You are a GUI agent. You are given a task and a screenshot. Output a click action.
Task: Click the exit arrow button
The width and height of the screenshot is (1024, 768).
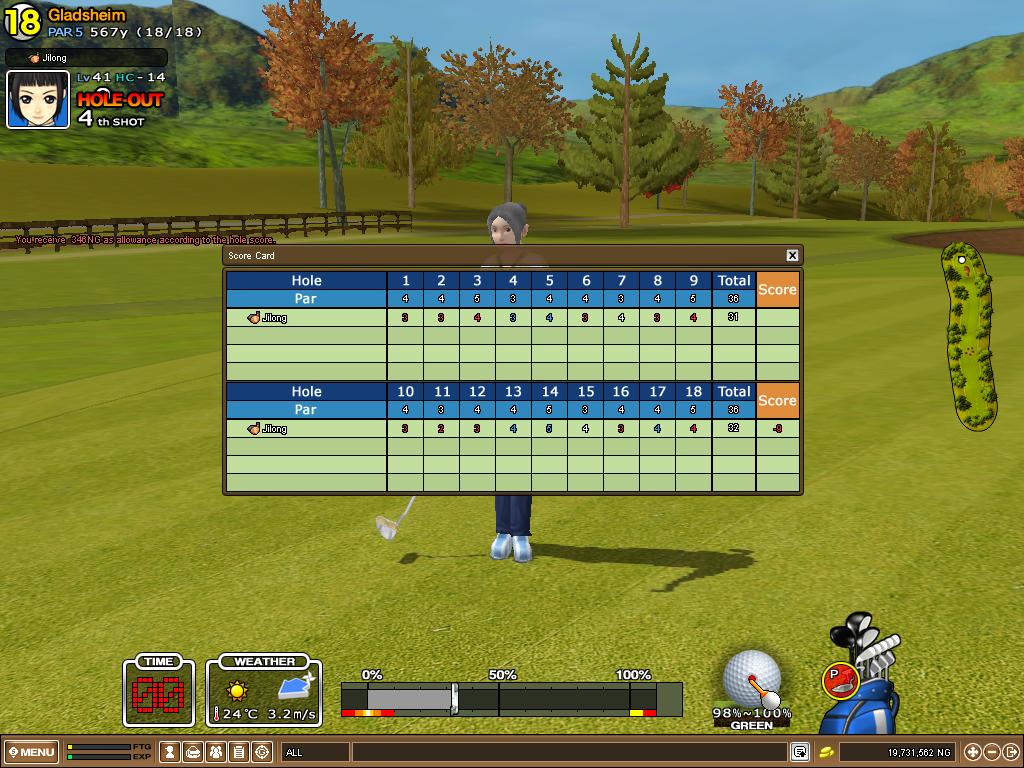(x=1010, y=752)
